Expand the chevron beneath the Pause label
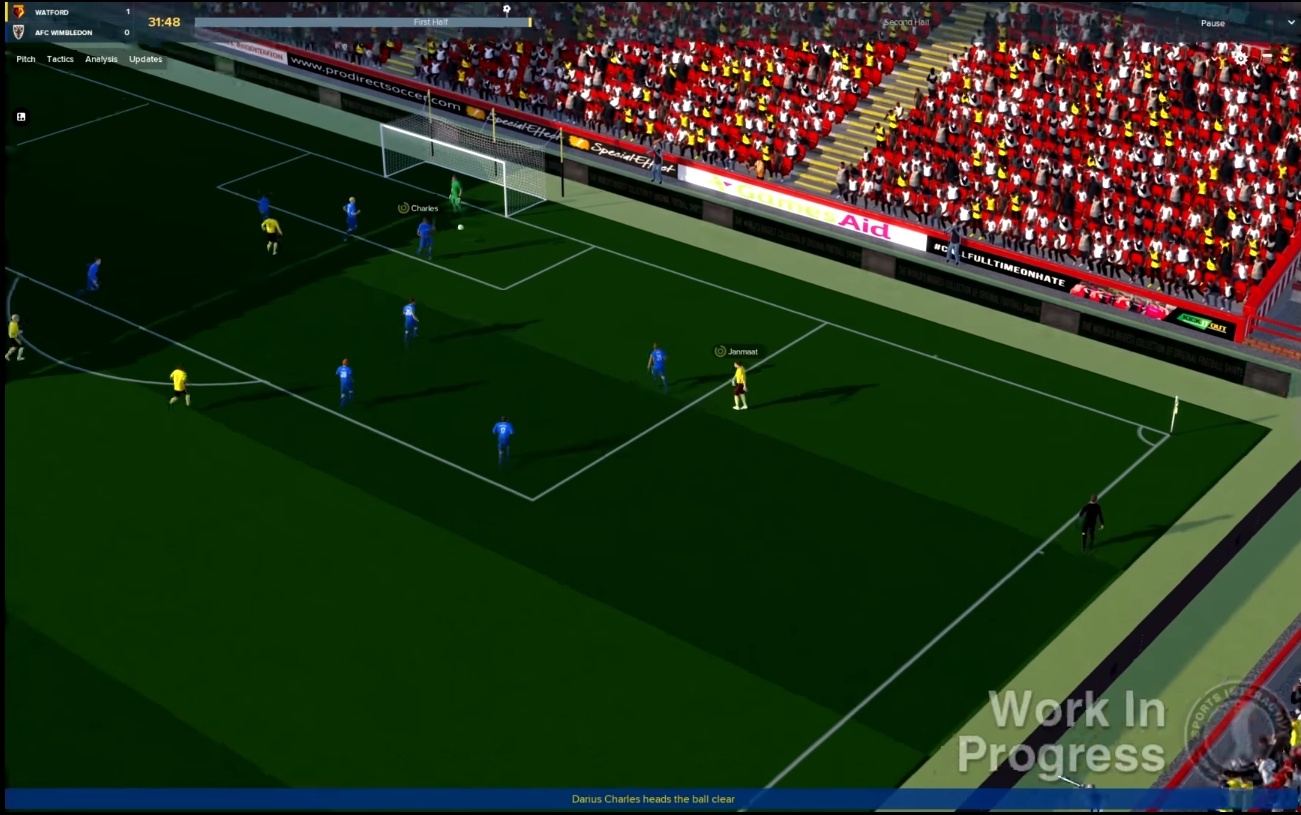Screen dimensions: 1301x815 pyautogui.click(x=1290, y=22)
